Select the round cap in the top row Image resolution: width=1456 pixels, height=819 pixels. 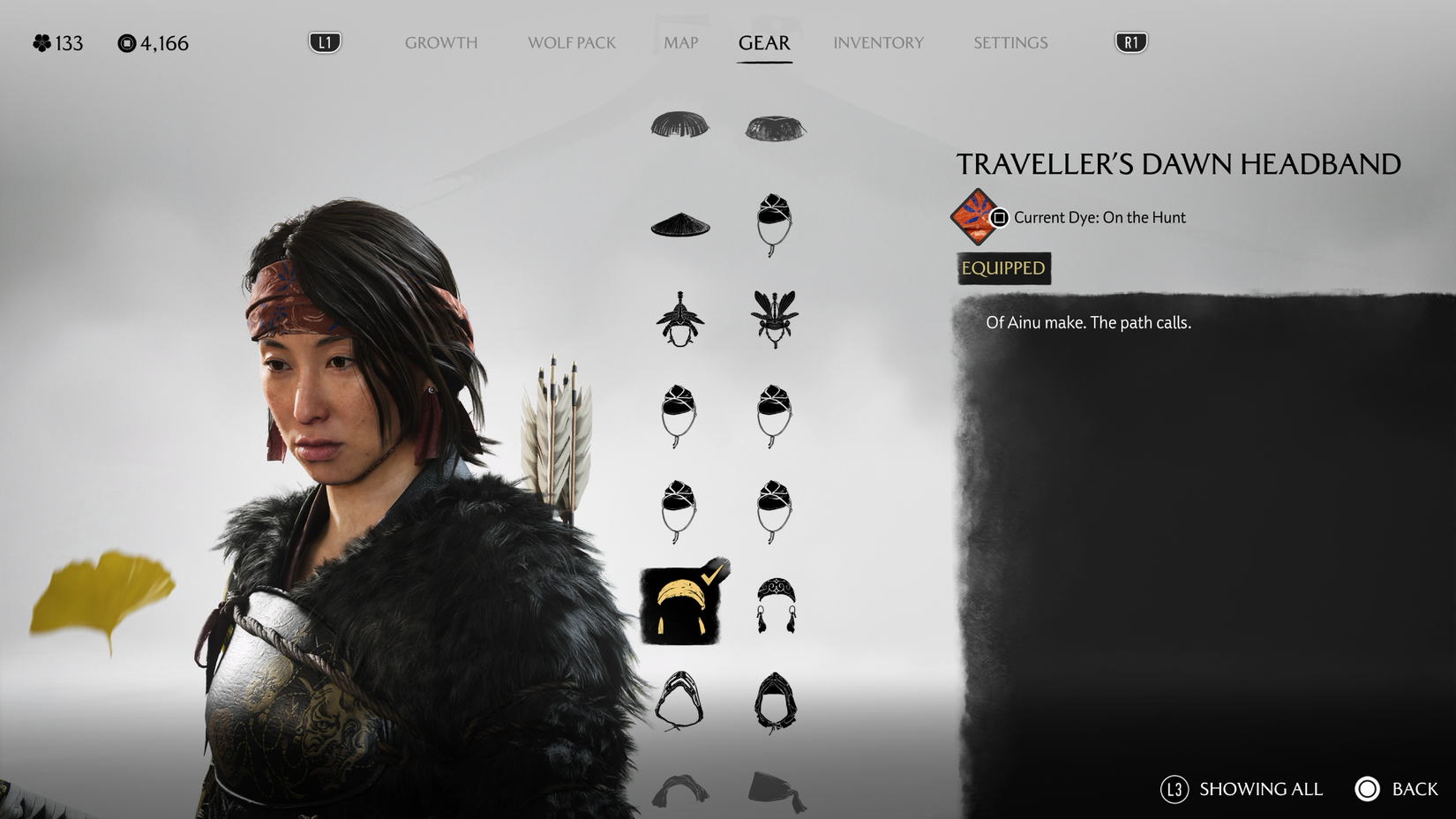(681, 125)
